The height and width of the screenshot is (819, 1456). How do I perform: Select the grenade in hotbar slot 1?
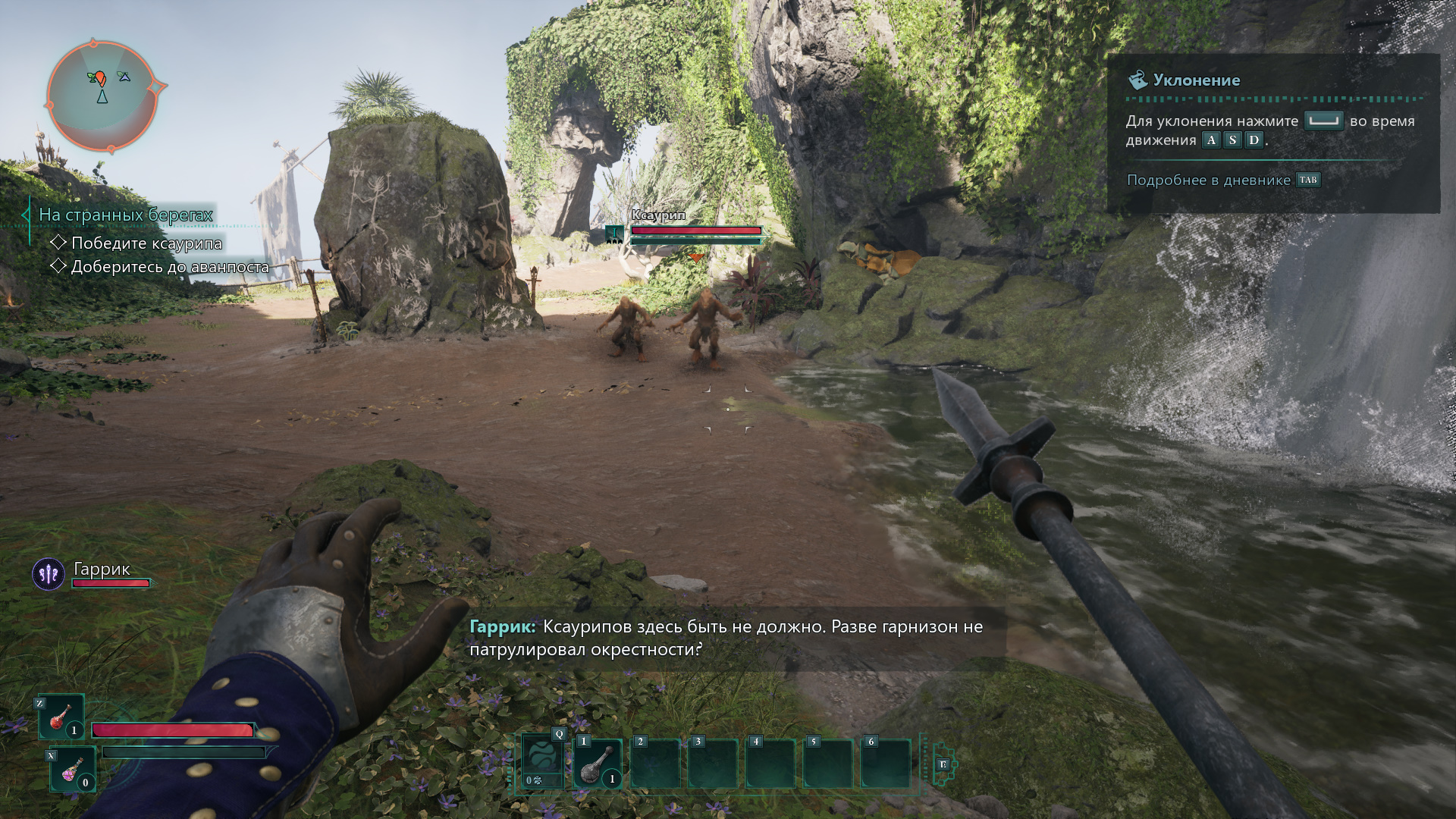(x=598, y=764)
